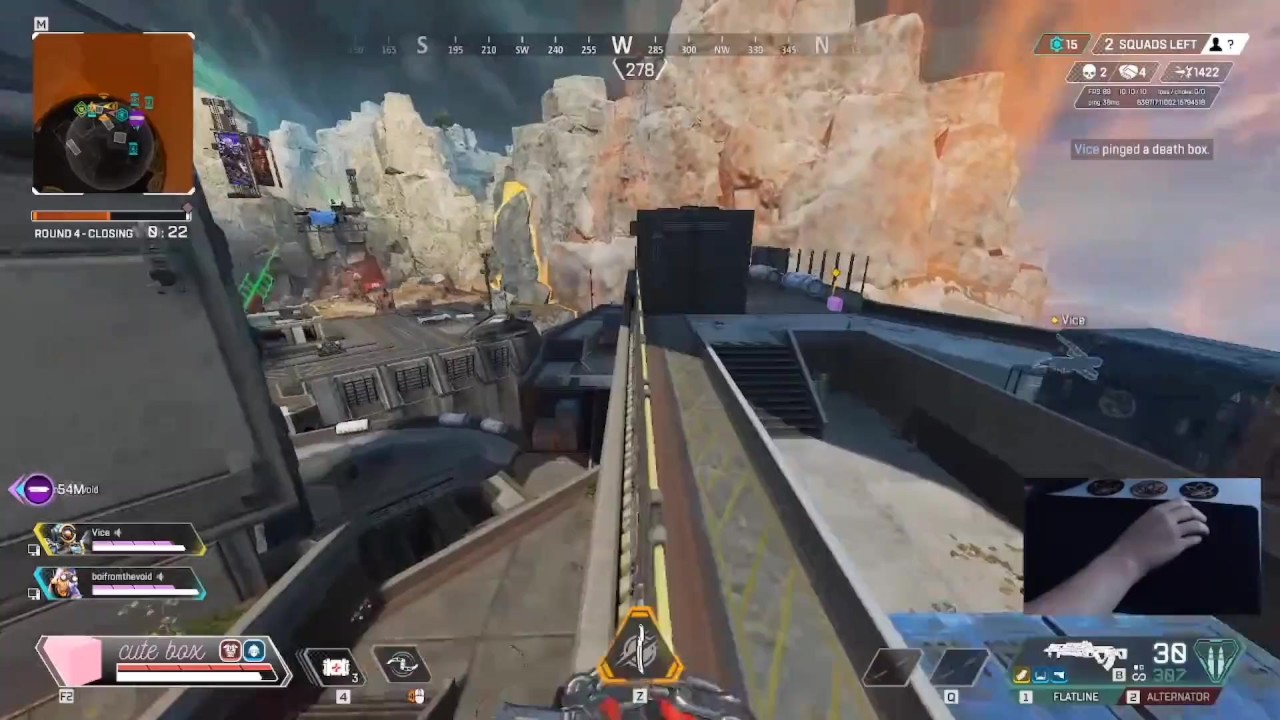The image size is (1280, 720).
Task: Use the med kit healing item slot
Action: [335, 666]
